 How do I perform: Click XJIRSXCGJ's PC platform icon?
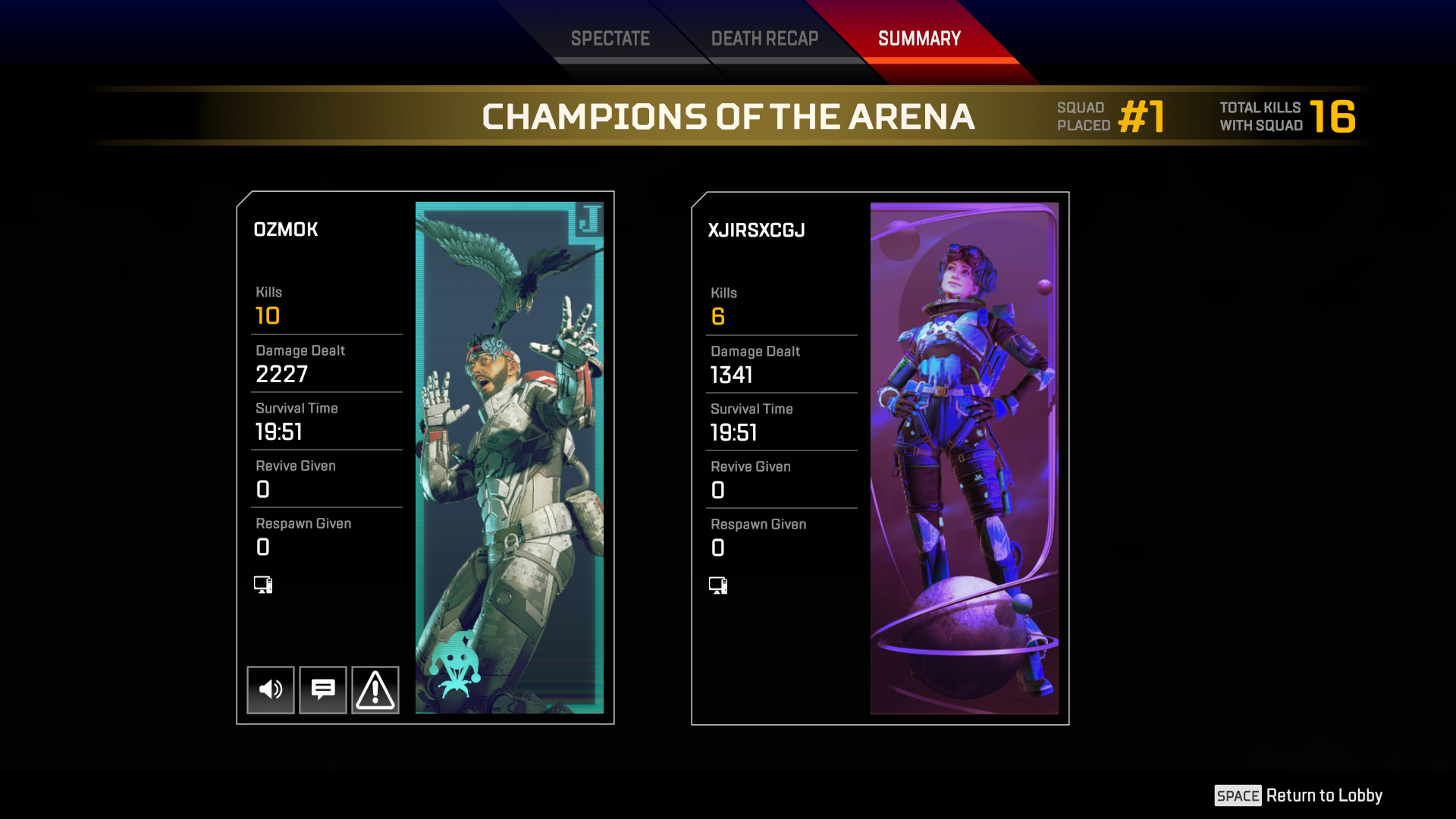point(717,585)
